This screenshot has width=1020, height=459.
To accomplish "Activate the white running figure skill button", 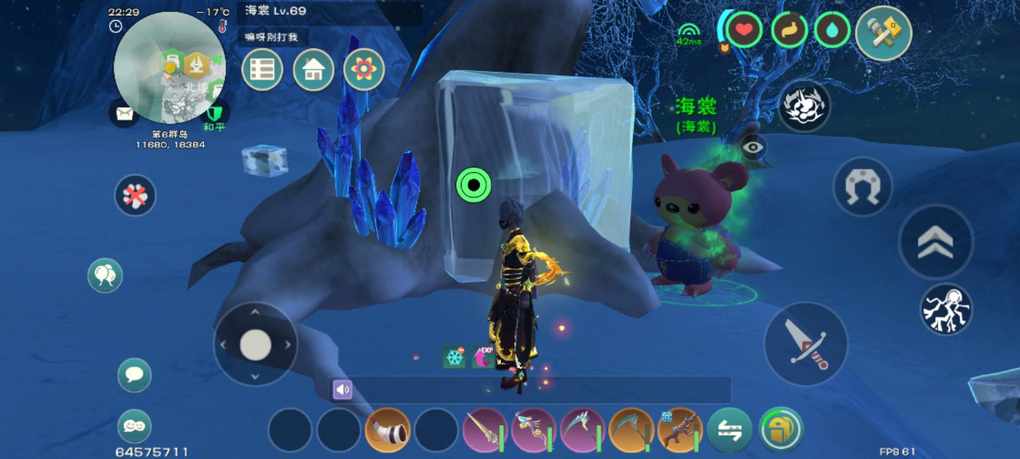I will pyautogui.click(x=946, y=309).
